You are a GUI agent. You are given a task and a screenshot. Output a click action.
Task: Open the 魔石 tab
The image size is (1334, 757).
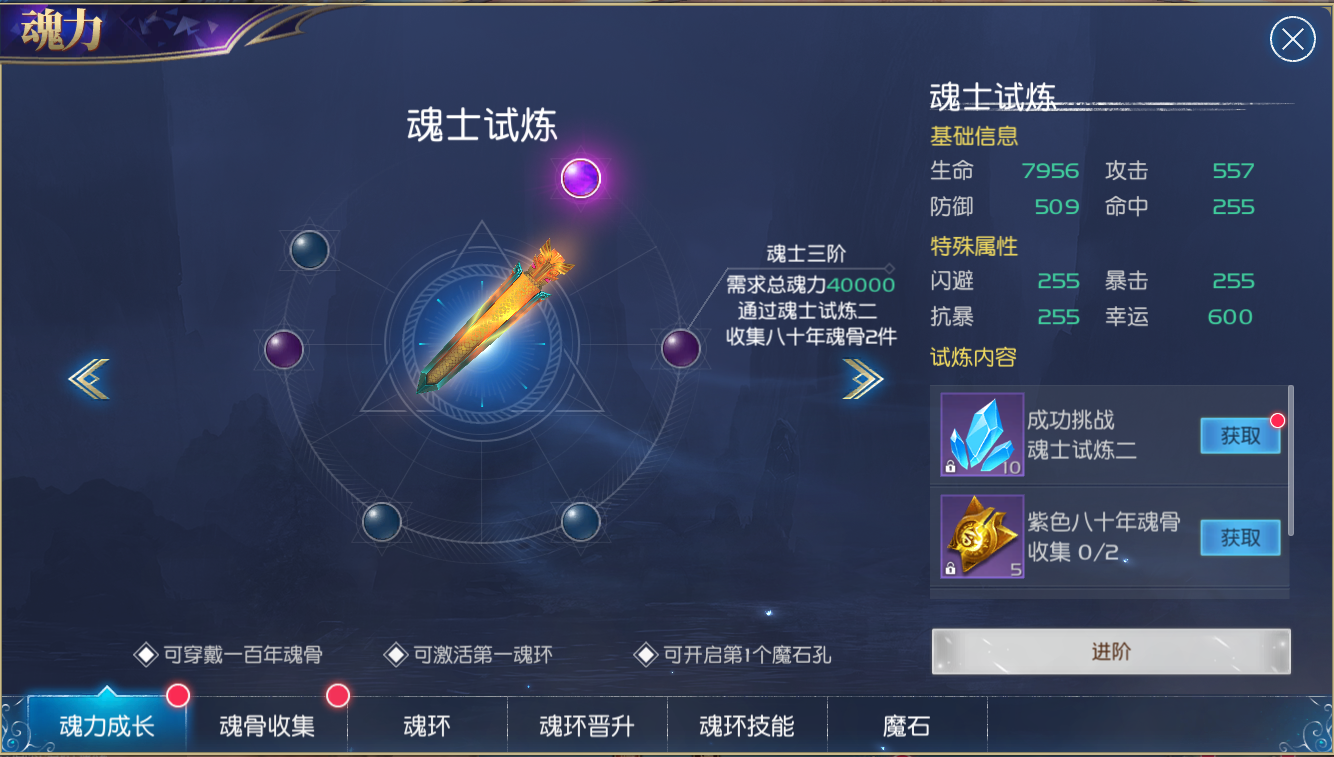(907, 725)
